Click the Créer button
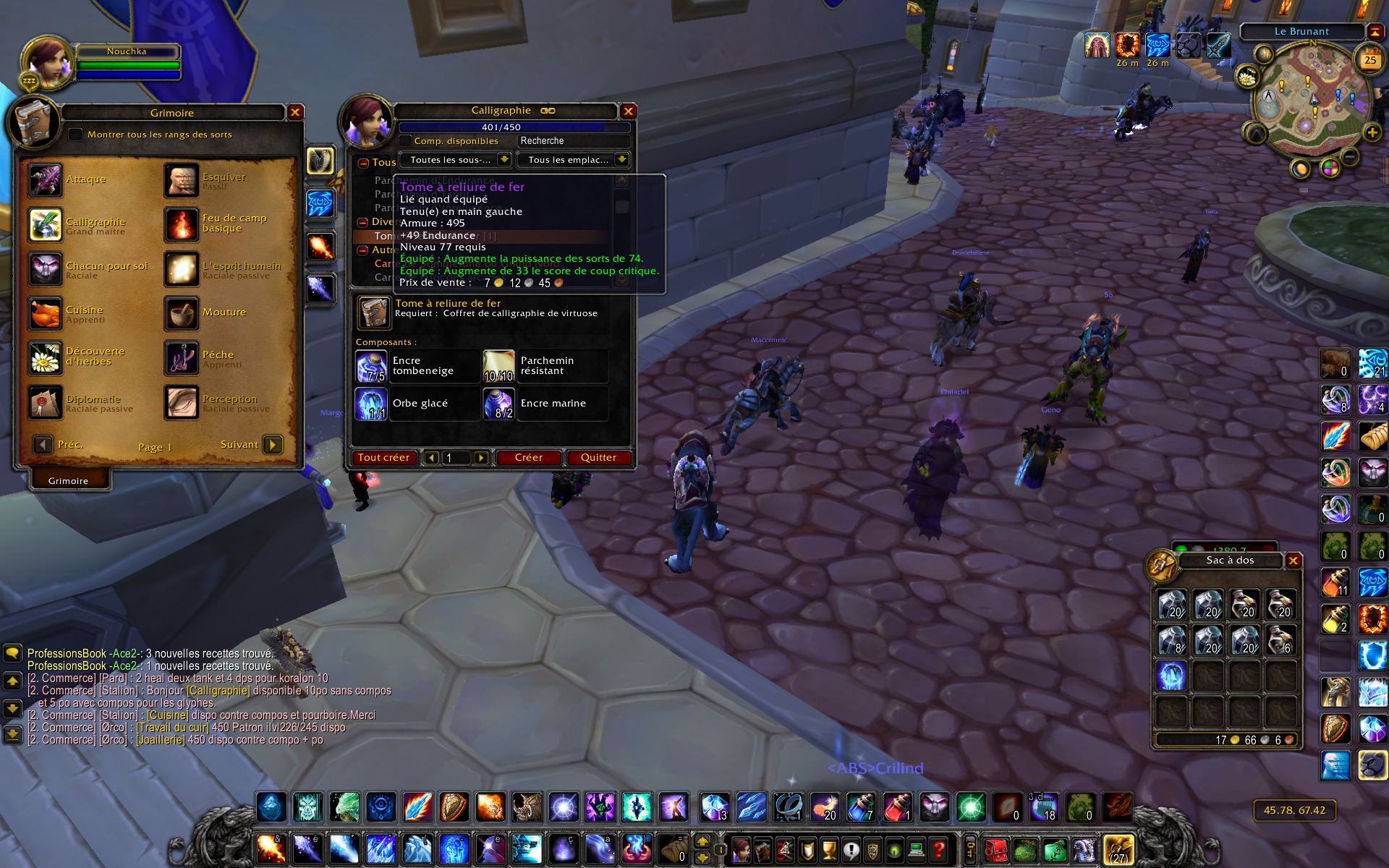 point(528,458)
